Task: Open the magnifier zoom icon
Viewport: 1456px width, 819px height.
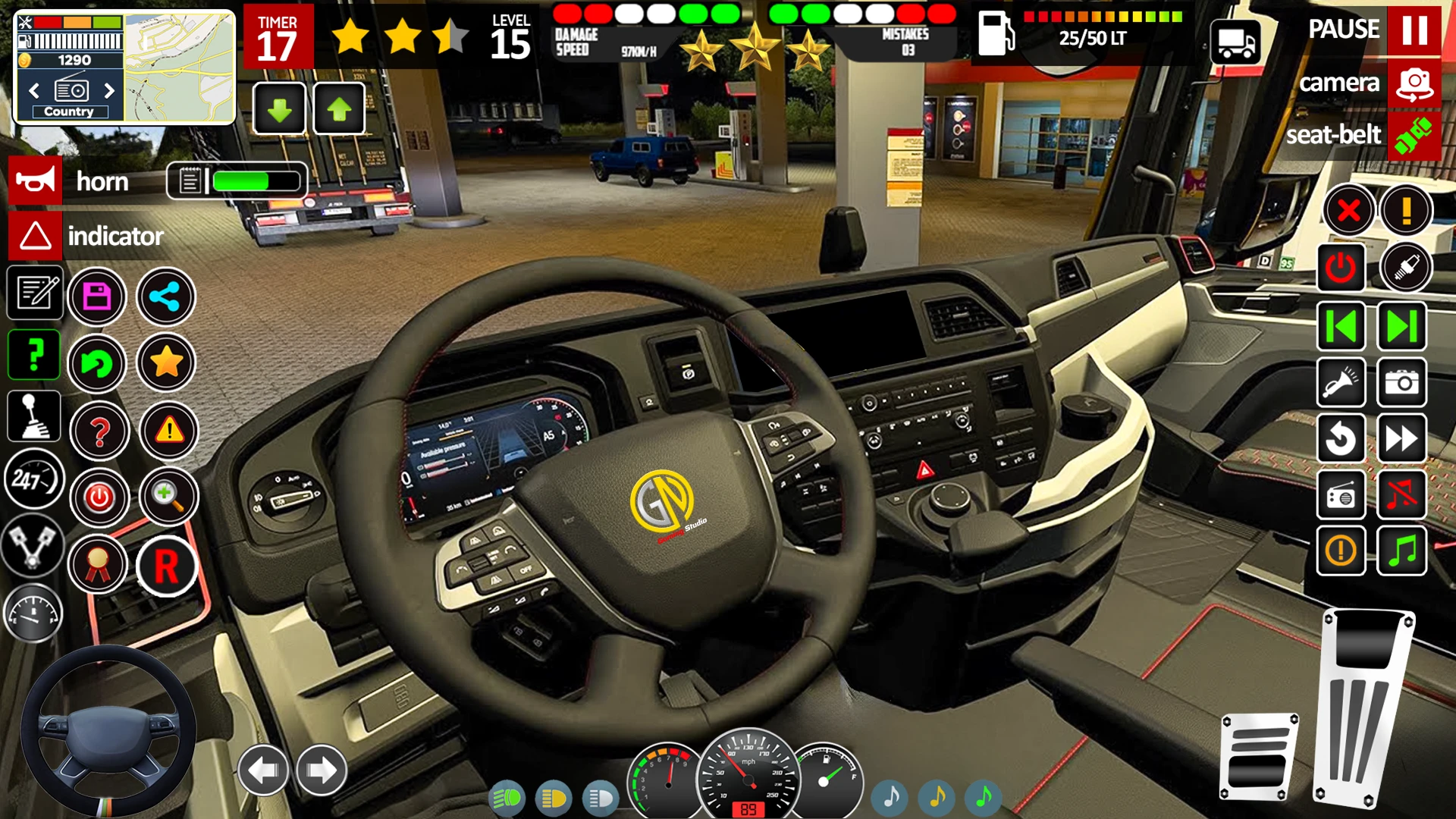Action: (x=168, y=497)
